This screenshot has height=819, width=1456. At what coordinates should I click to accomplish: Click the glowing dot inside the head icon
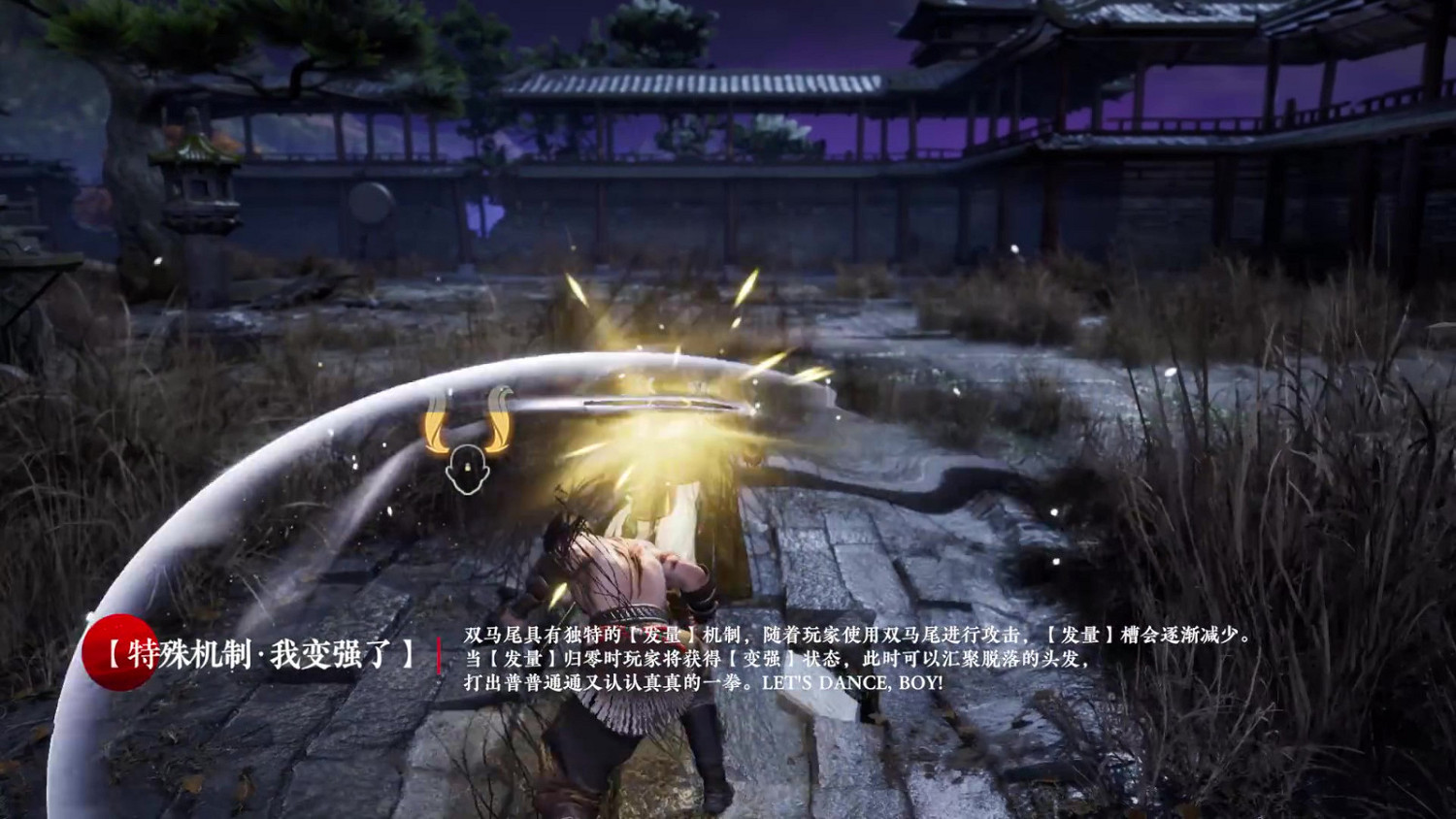[x=468, y=466]
